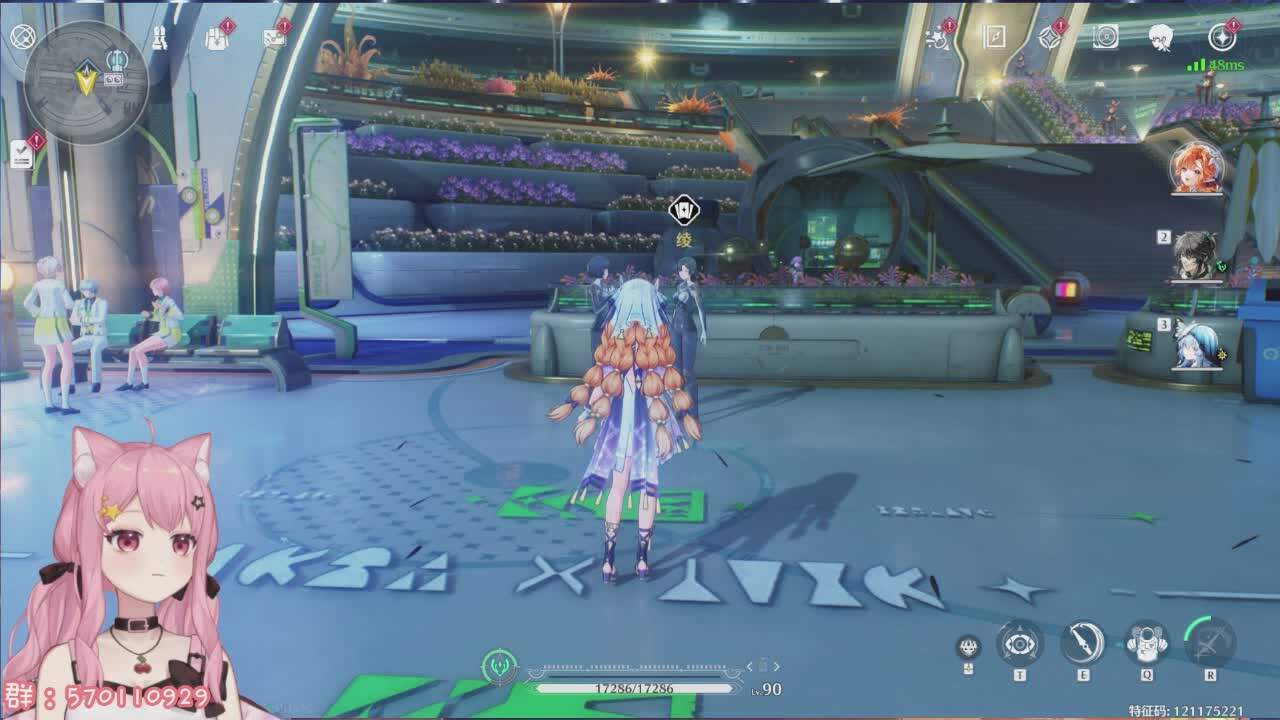
Task: Click the globe icon beside the minimap
Action: tap(22, 37)
